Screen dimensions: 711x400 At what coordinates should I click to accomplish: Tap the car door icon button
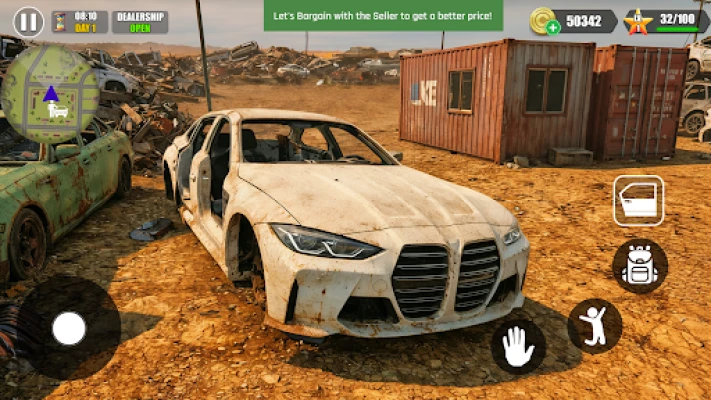638,201
